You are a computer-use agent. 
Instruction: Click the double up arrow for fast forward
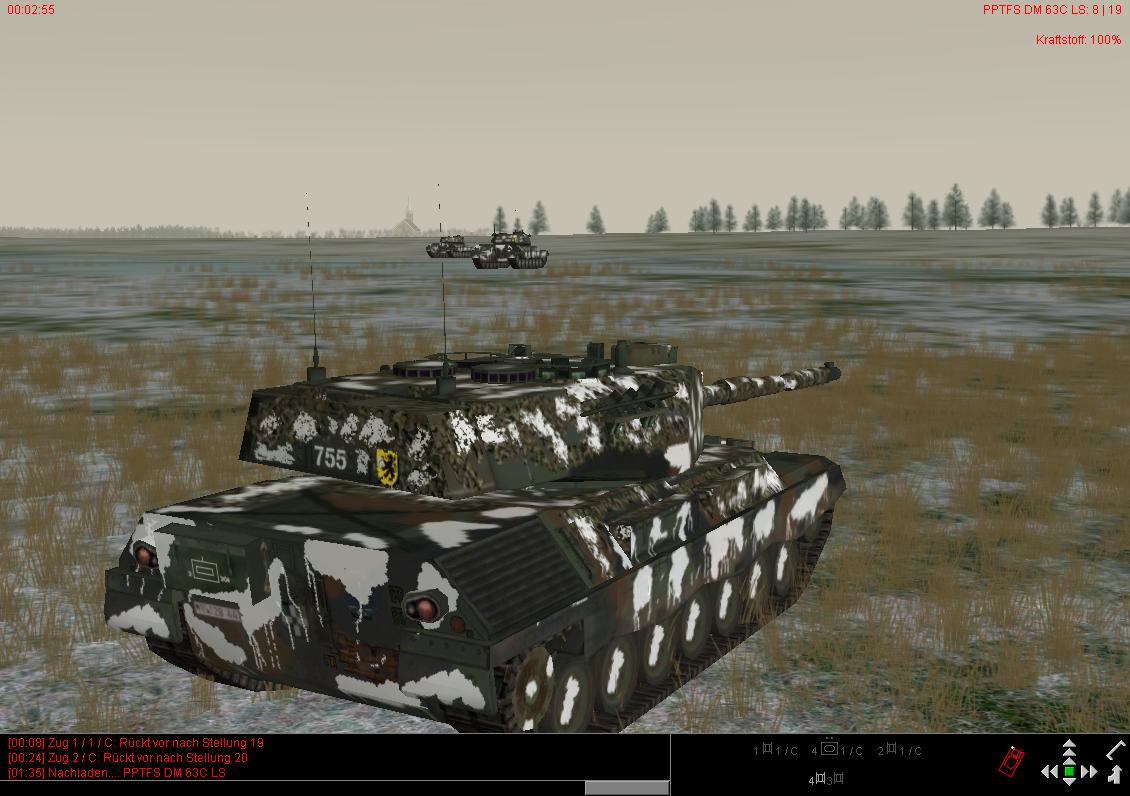coord(1069,746)
